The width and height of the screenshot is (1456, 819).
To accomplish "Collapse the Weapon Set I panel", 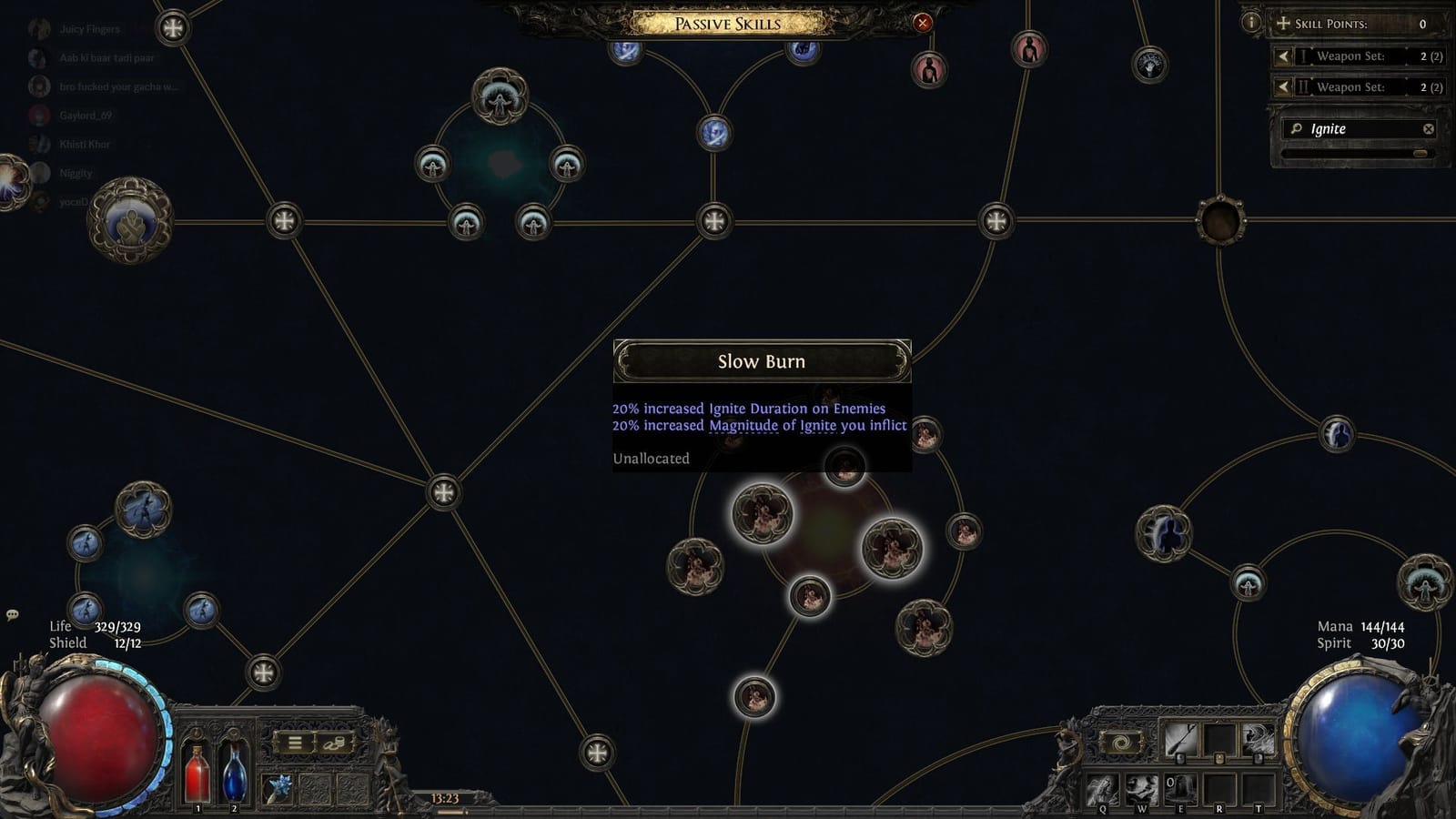I will pos(1283,56).
